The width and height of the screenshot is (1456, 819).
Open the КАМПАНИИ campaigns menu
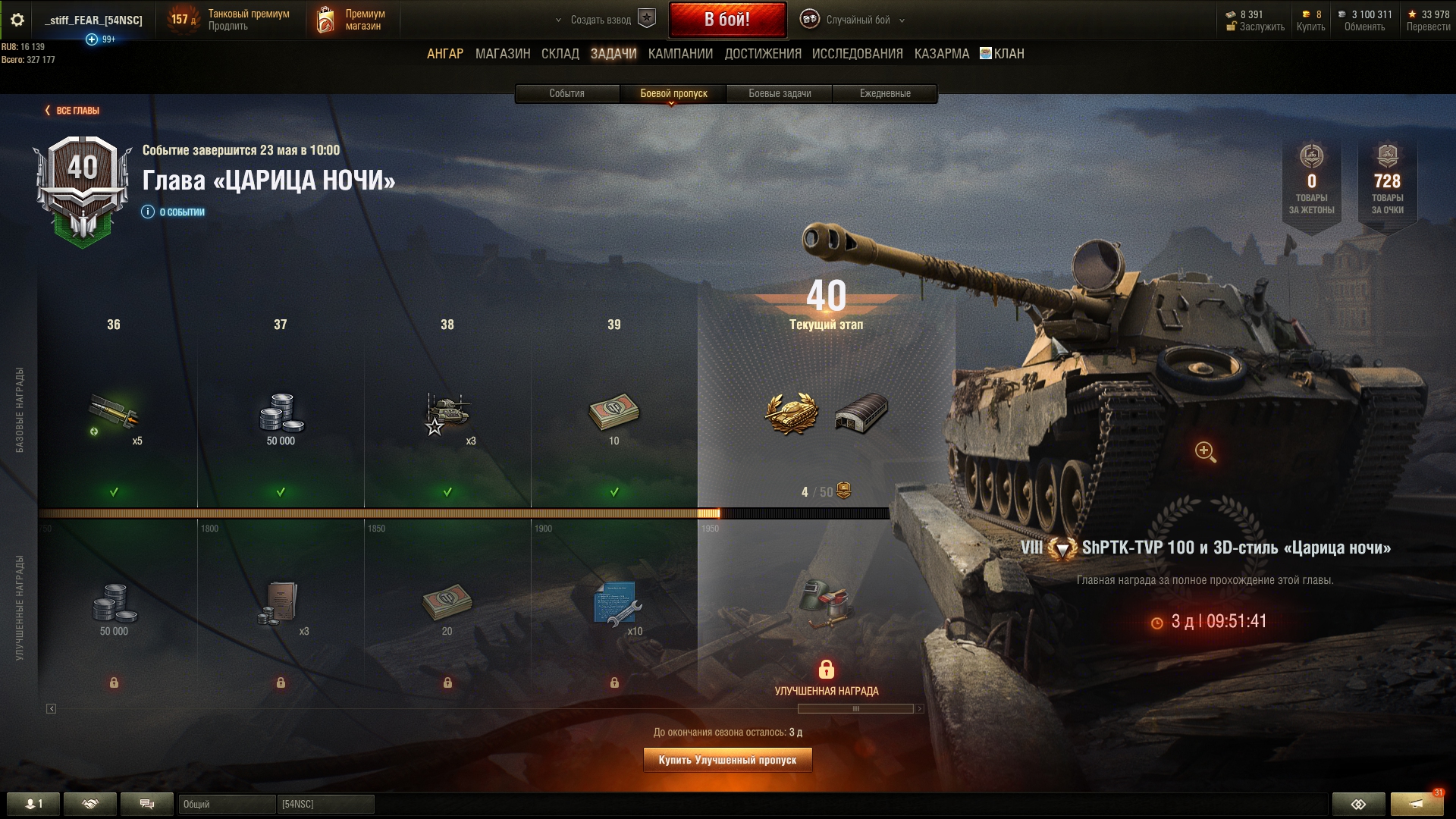pyautogui.click(x=680, y=54)
